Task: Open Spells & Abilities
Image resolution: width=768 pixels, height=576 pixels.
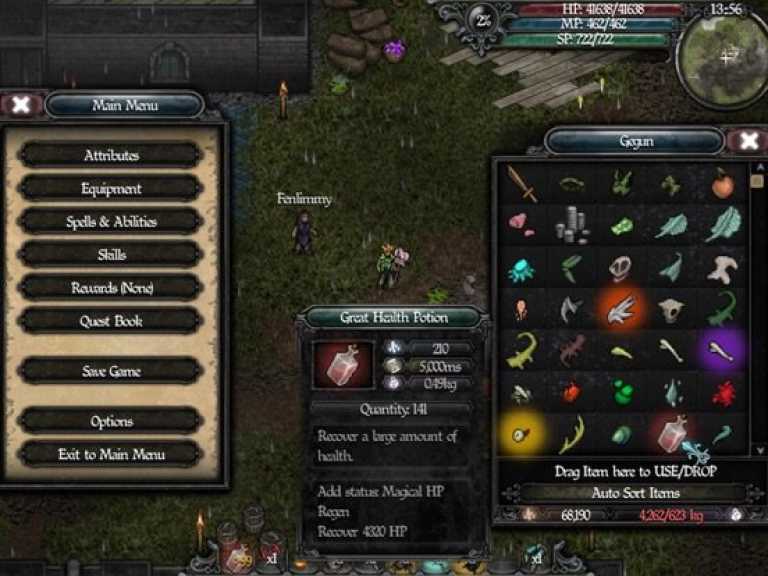Action: tap(111, 221)
